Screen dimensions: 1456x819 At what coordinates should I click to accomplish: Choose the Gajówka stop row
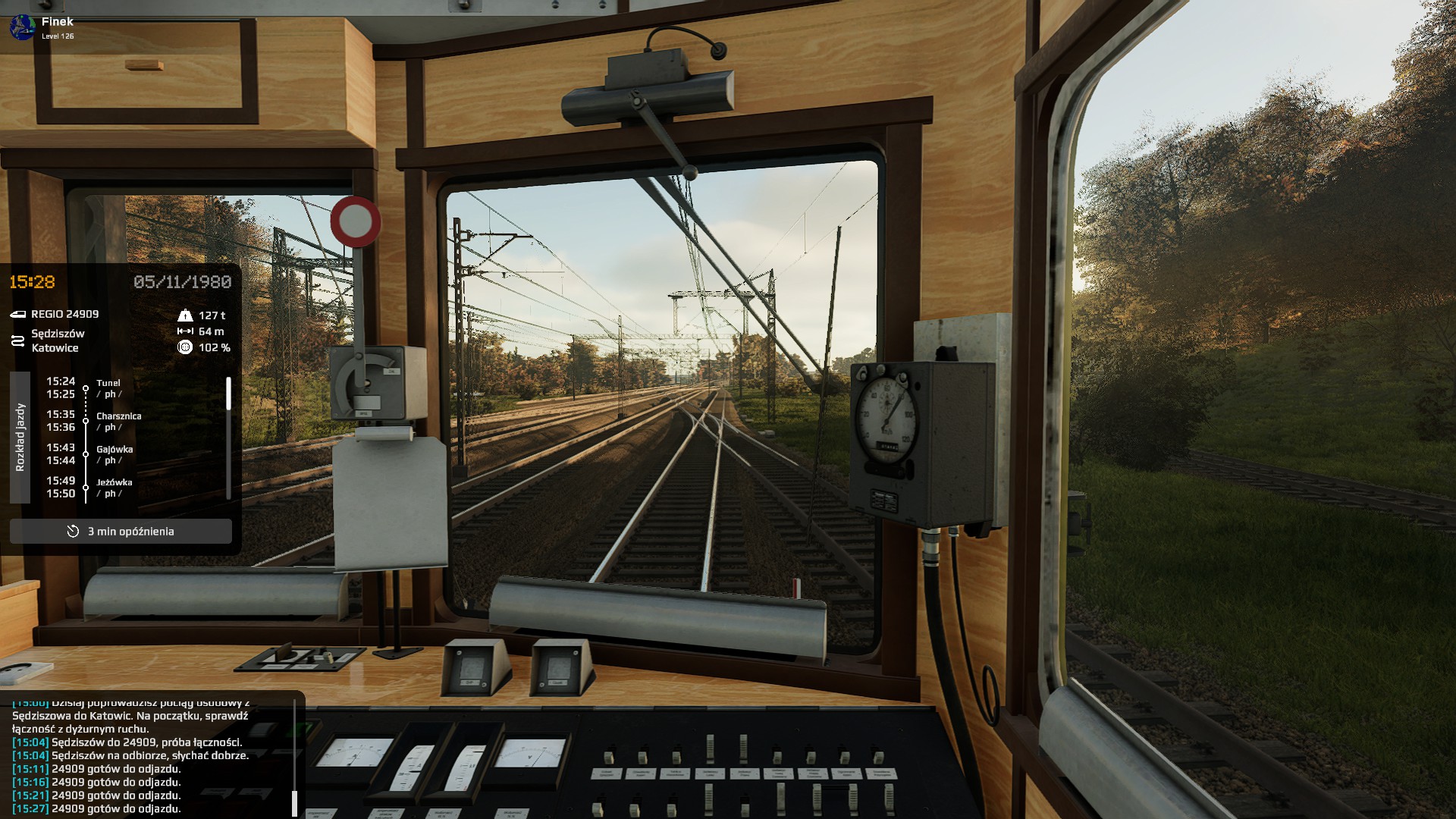[115, 450]
